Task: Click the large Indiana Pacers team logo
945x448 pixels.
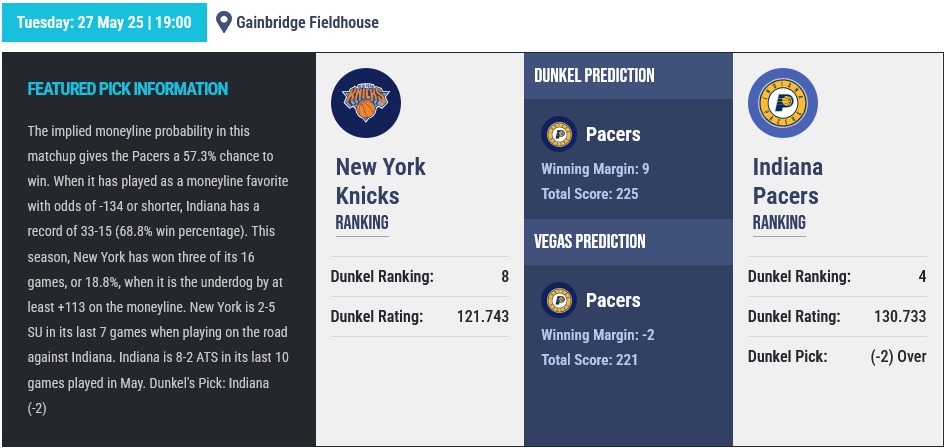Action: [783, 104]
